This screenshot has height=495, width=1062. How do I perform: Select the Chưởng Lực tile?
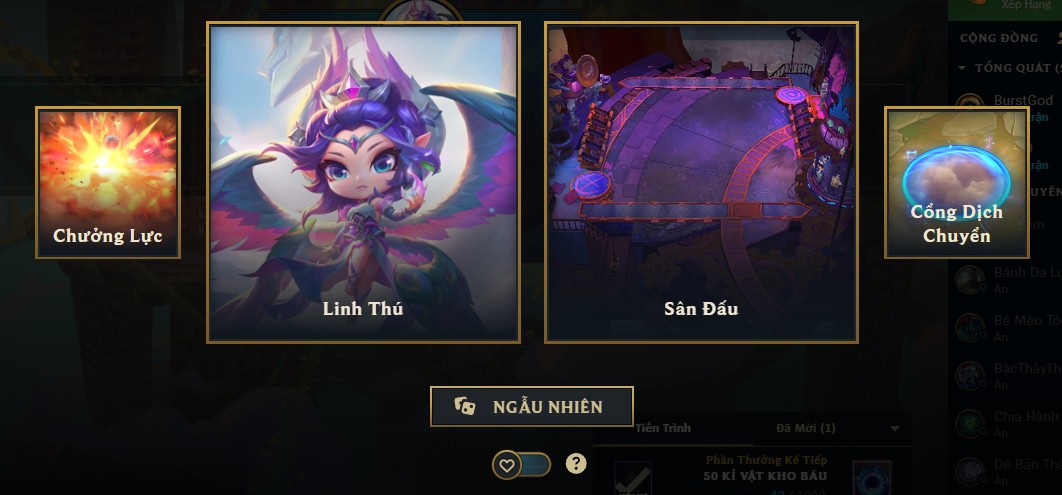pos(108,183)
